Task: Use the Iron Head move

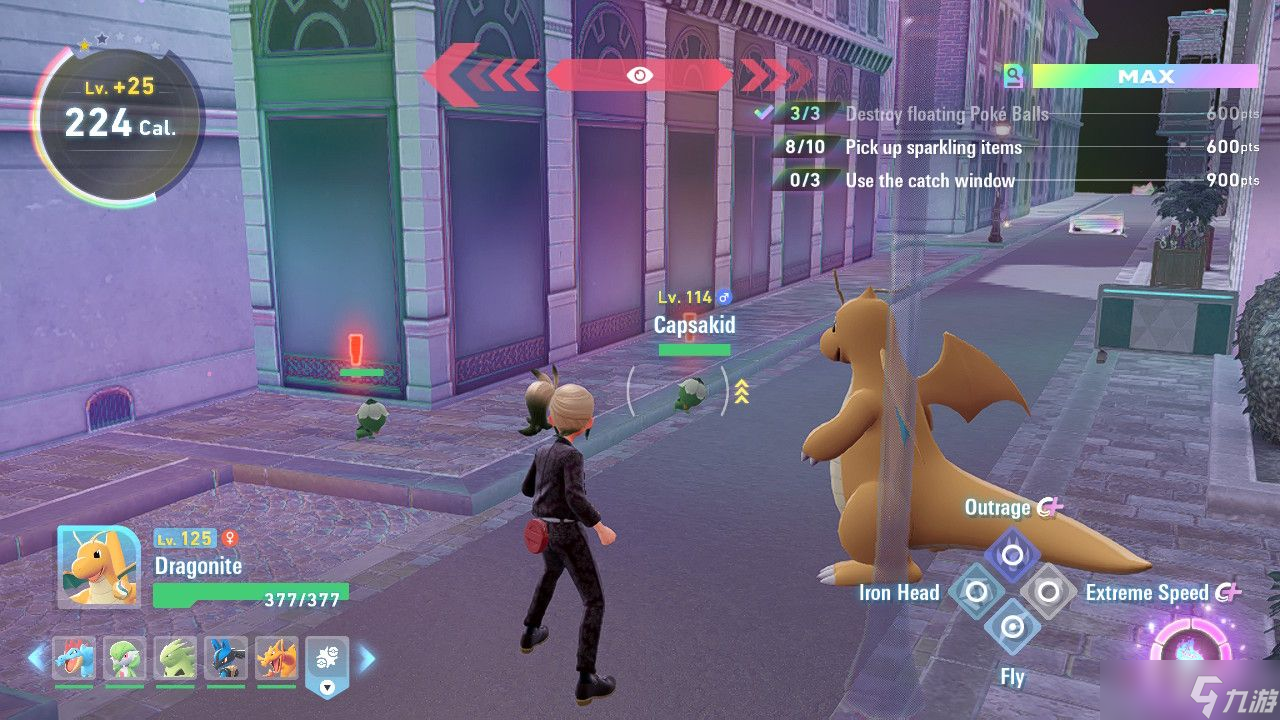Action: click(x=976, y=592)
